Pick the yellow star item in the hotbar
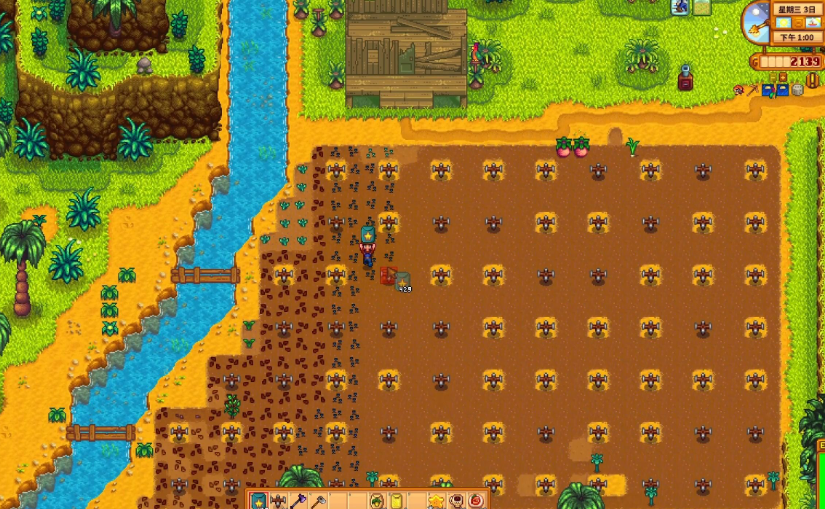The image size is (825, 509). (x=436, y=500)
